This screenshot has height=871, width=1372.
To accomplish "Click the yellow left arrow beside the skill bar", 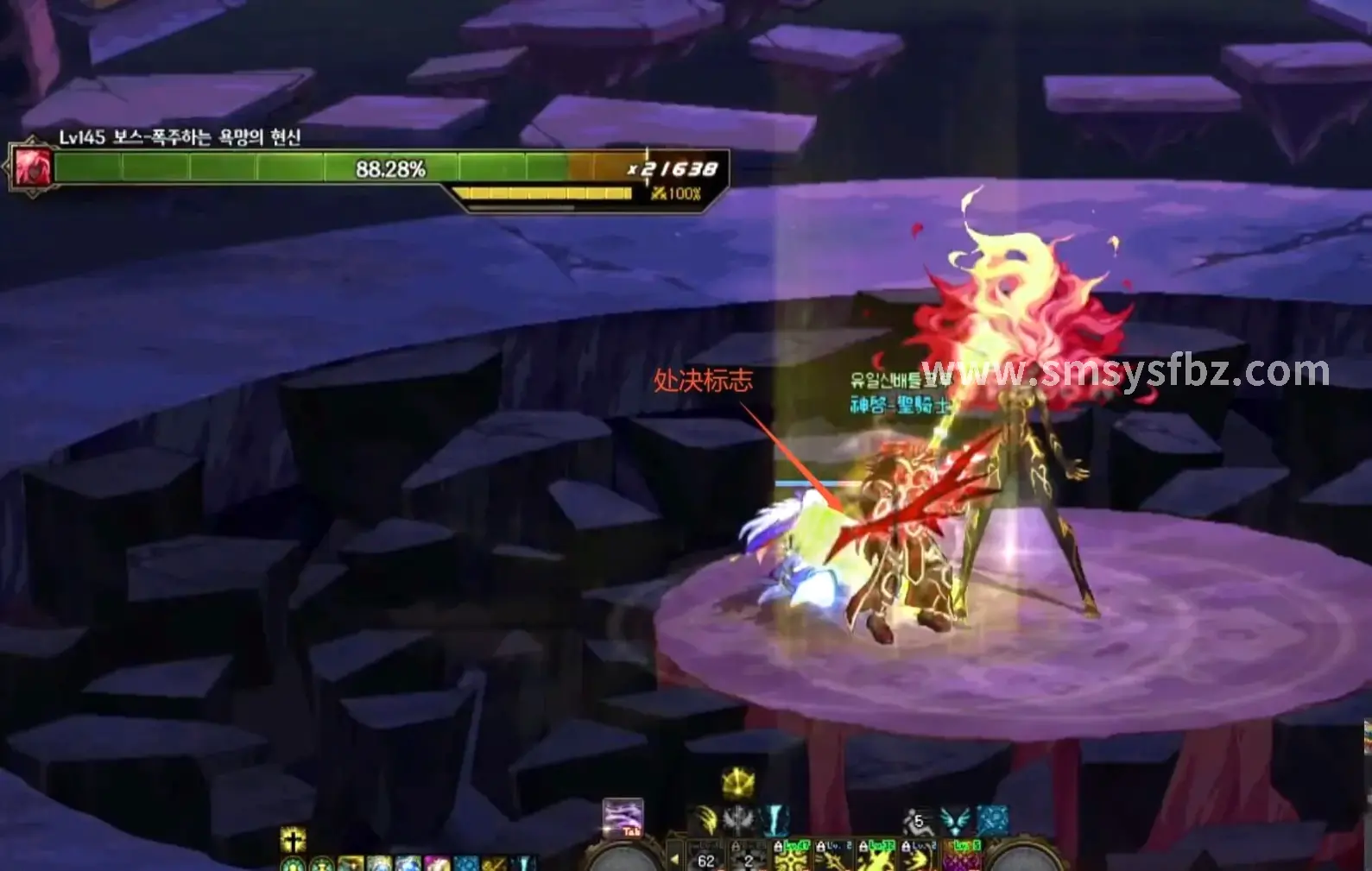I will coord(675,859).
